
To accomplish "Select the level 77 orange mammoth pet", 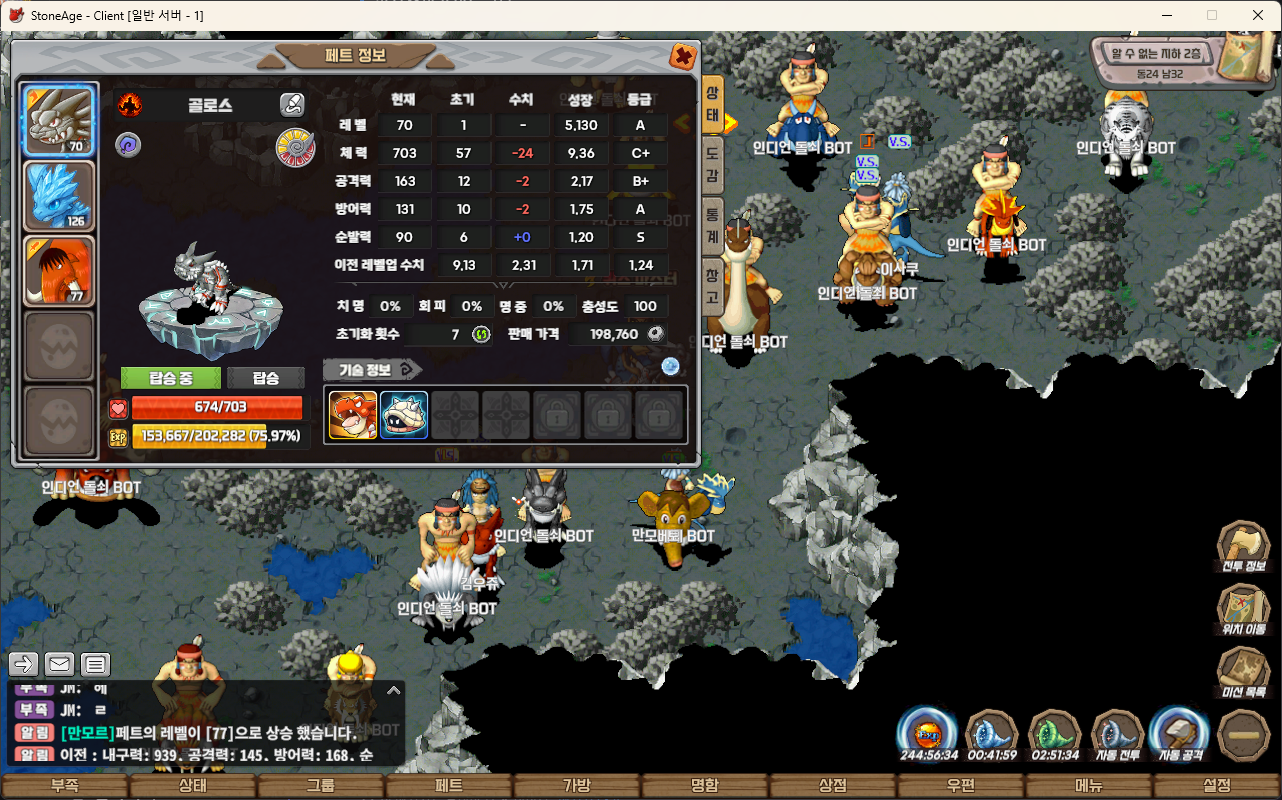I will click(x=59, y=271).
